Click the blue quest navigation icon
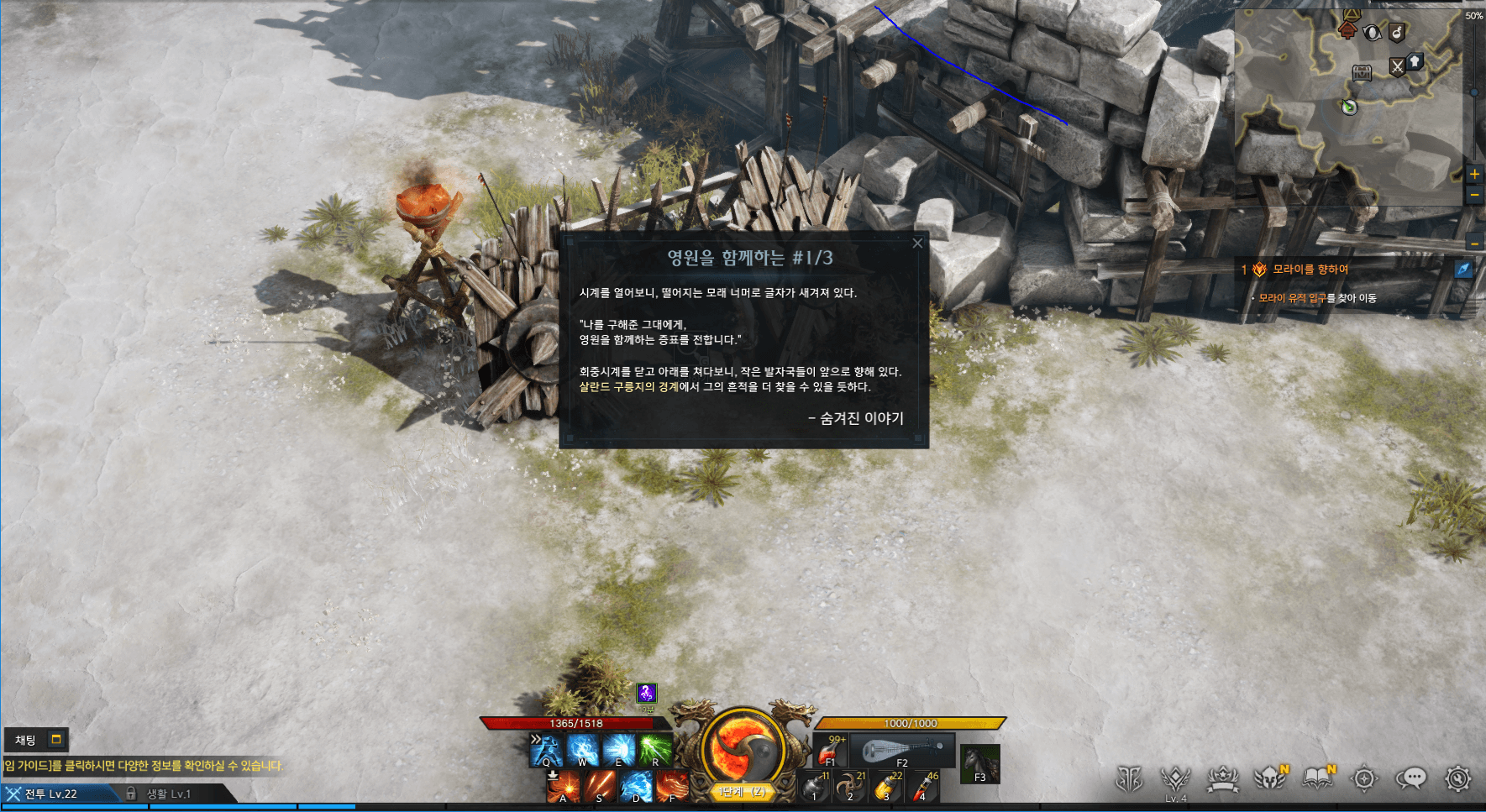The height and width of the screenshot is (812, 1486). (1463, 269)
